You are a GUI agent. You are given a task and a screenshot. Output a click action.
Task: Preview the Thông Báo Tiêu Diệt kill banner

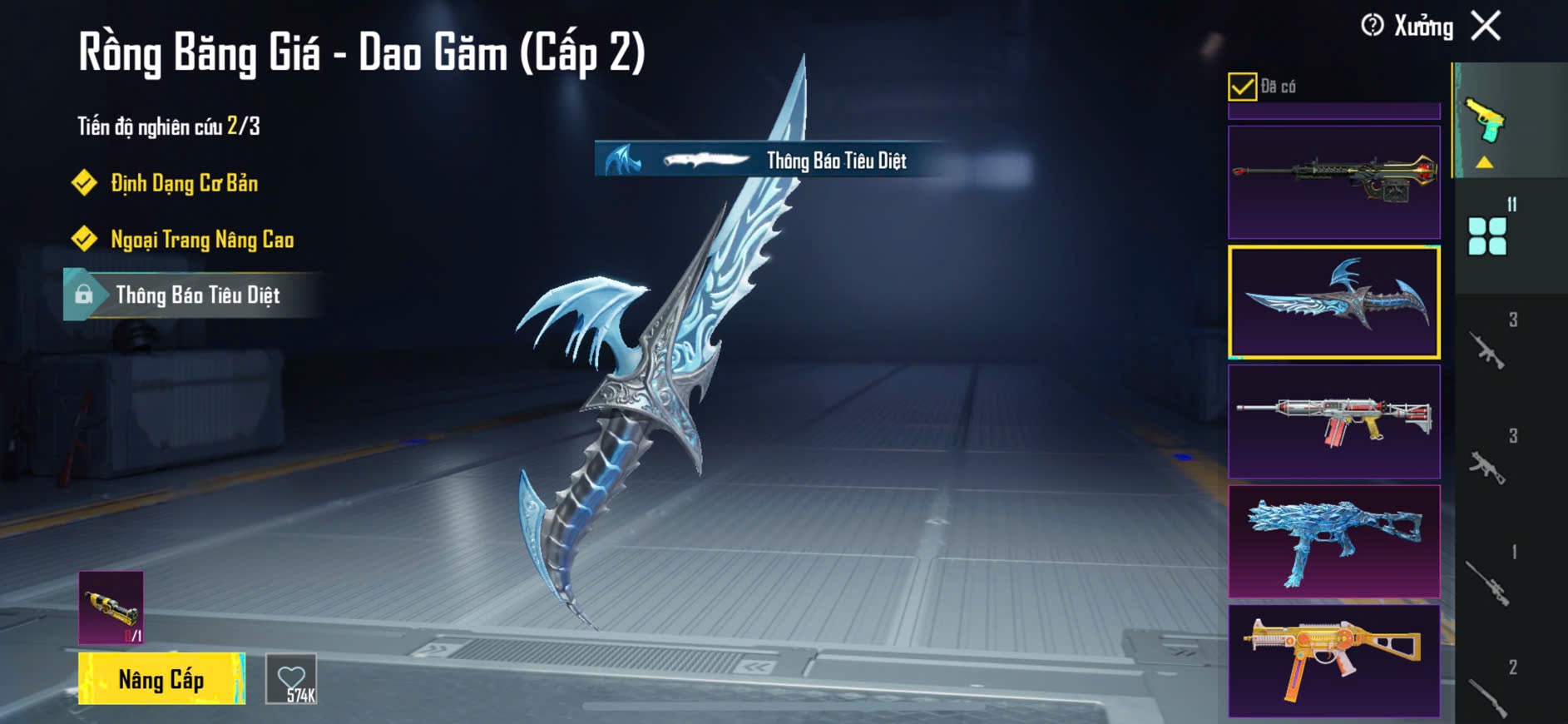coord(769,160)
